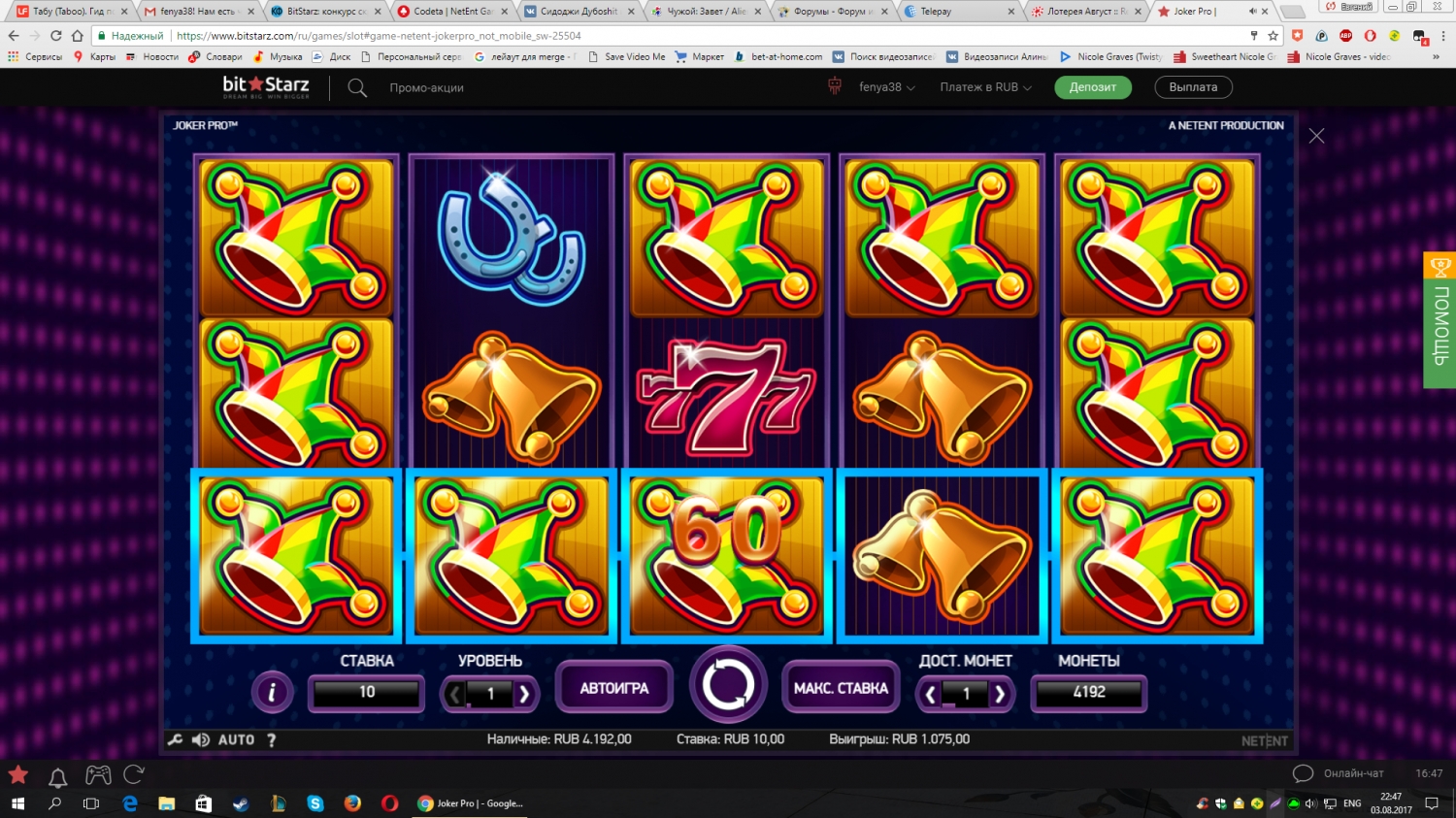Click the Депозит button

pyautogui.click(x=1092, y=86)
